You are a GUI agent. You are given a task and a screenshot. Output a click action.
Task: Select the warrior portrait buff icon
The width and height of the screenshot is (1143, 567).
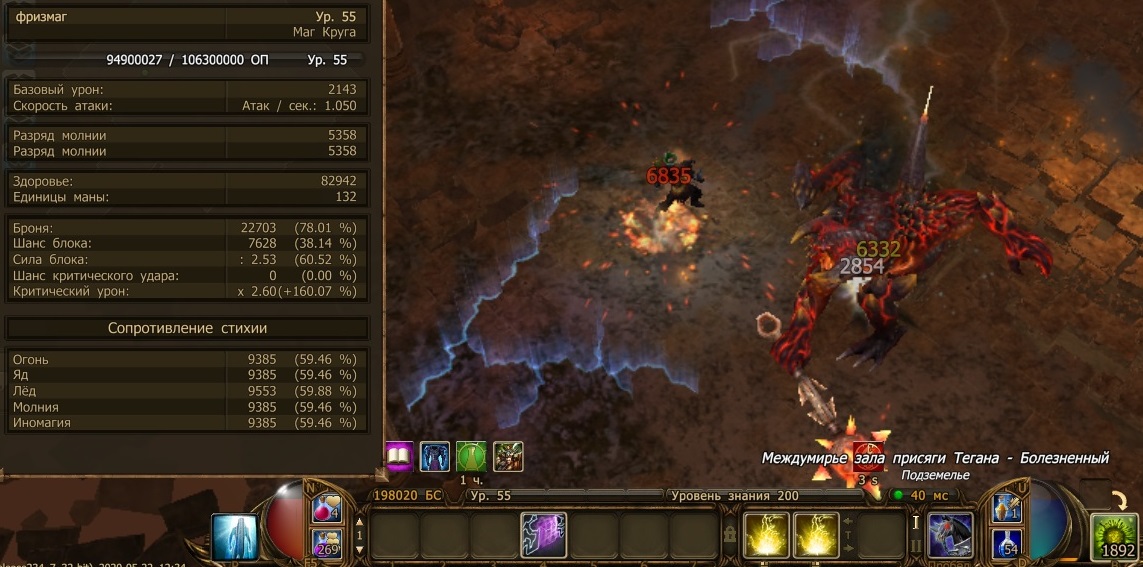pyautogui.click(x=508, y=457)
